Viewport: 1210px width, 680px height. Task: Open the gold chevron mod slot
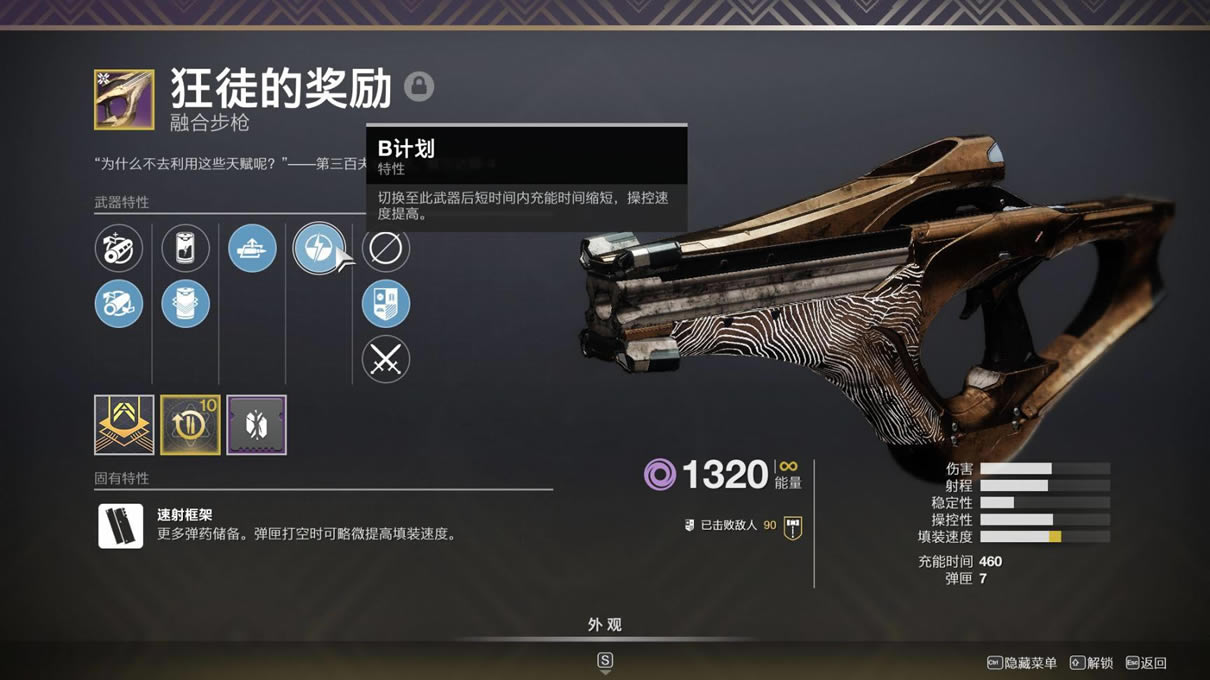[124, 425]
